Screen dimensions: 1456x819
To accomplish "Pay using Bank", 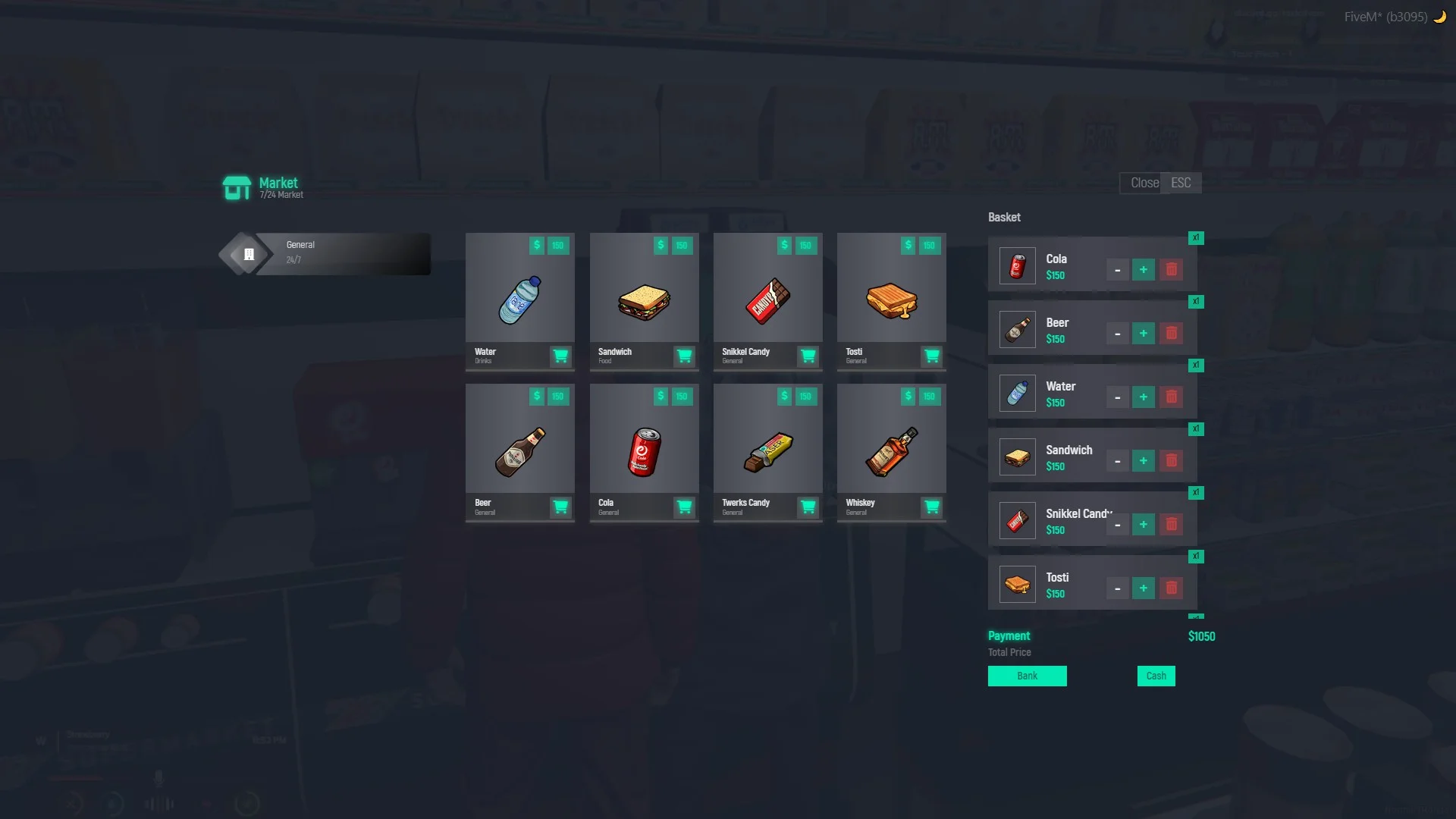I will click(1027, 676).
